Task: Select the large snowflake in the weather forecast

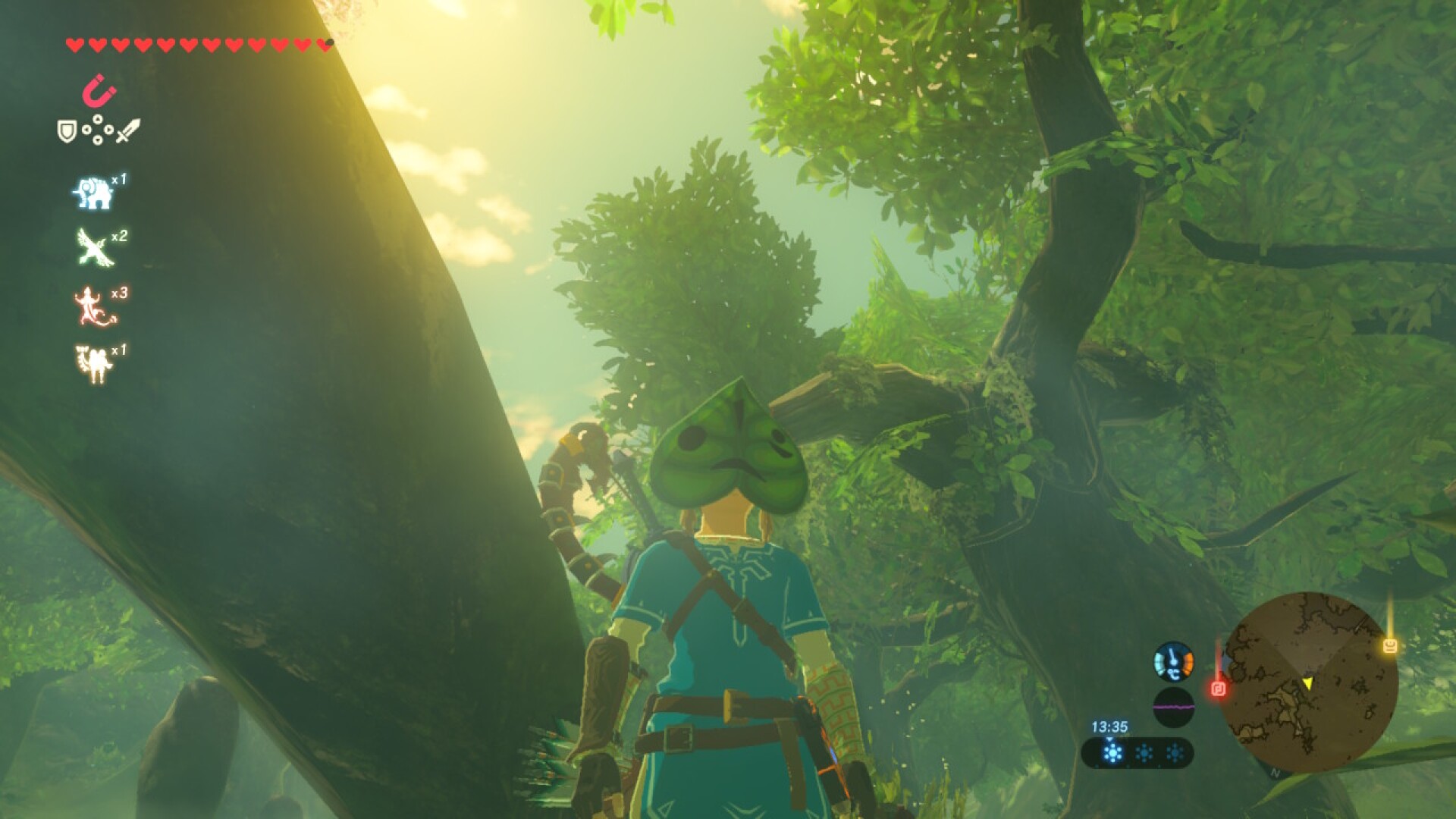Action: (x=1112, y=753)
